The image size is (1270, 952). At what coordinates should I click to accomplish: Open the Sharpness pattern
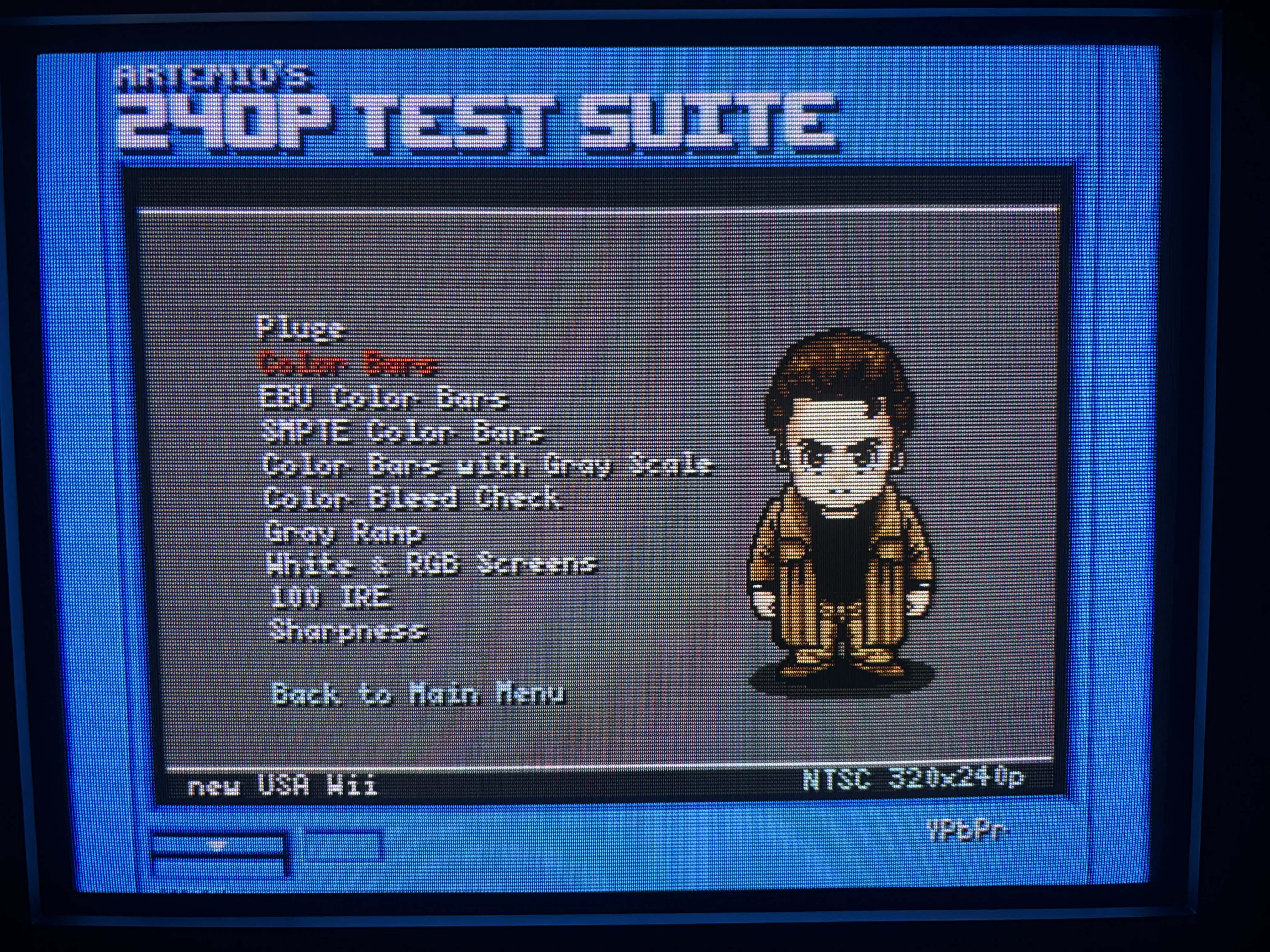(348, 631)
